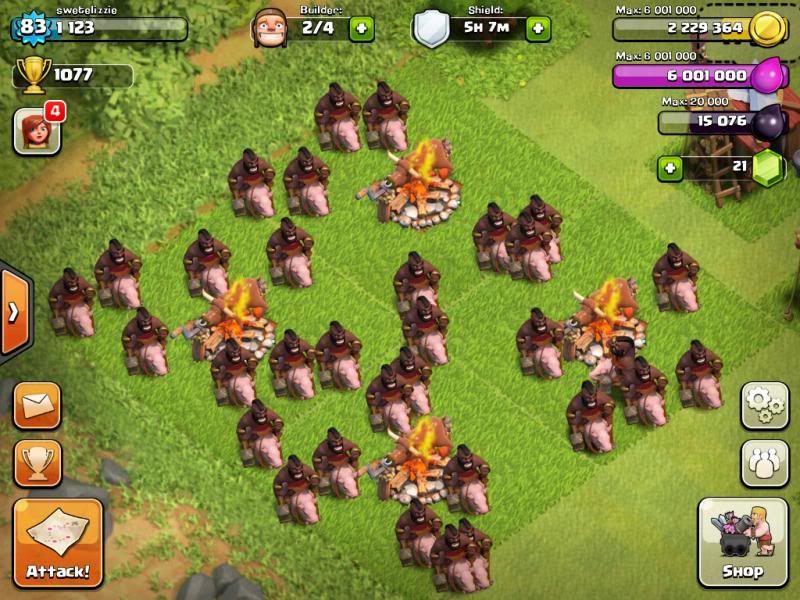
Task: Add a builder with the plus button
Action: pyautogui.click(x=361, y=28)
